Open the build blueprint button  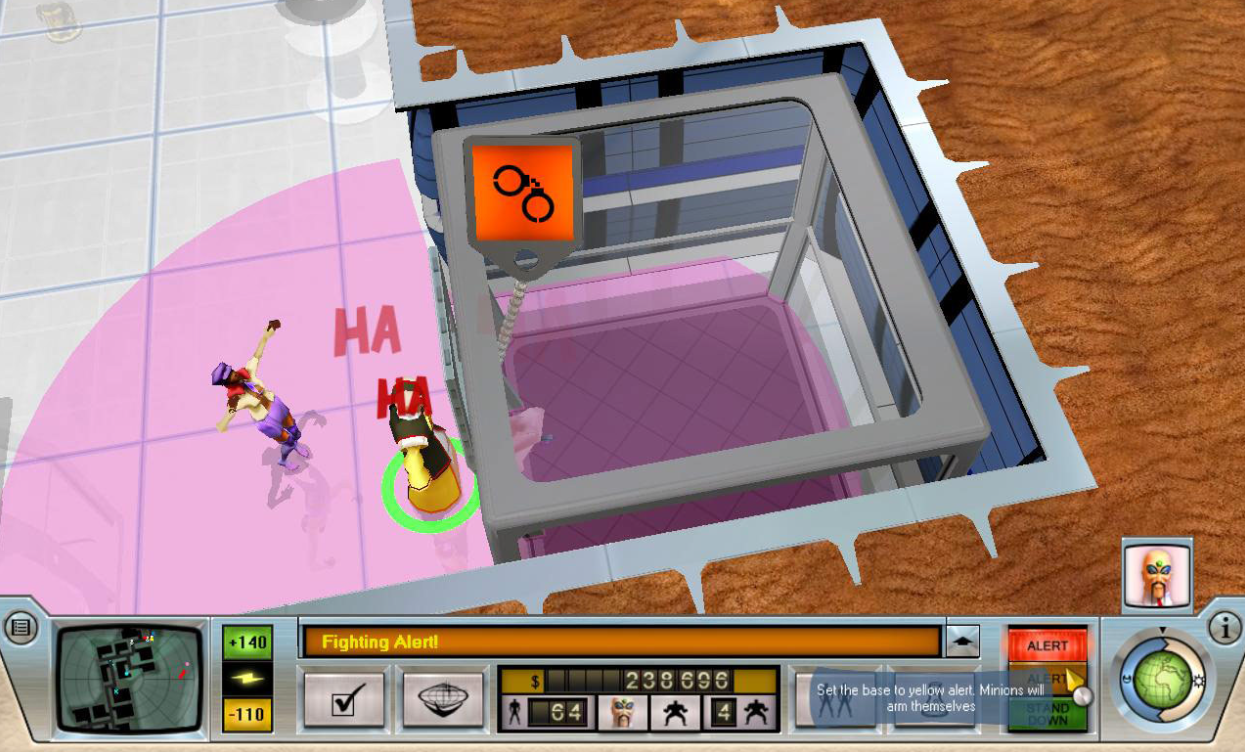444,696
